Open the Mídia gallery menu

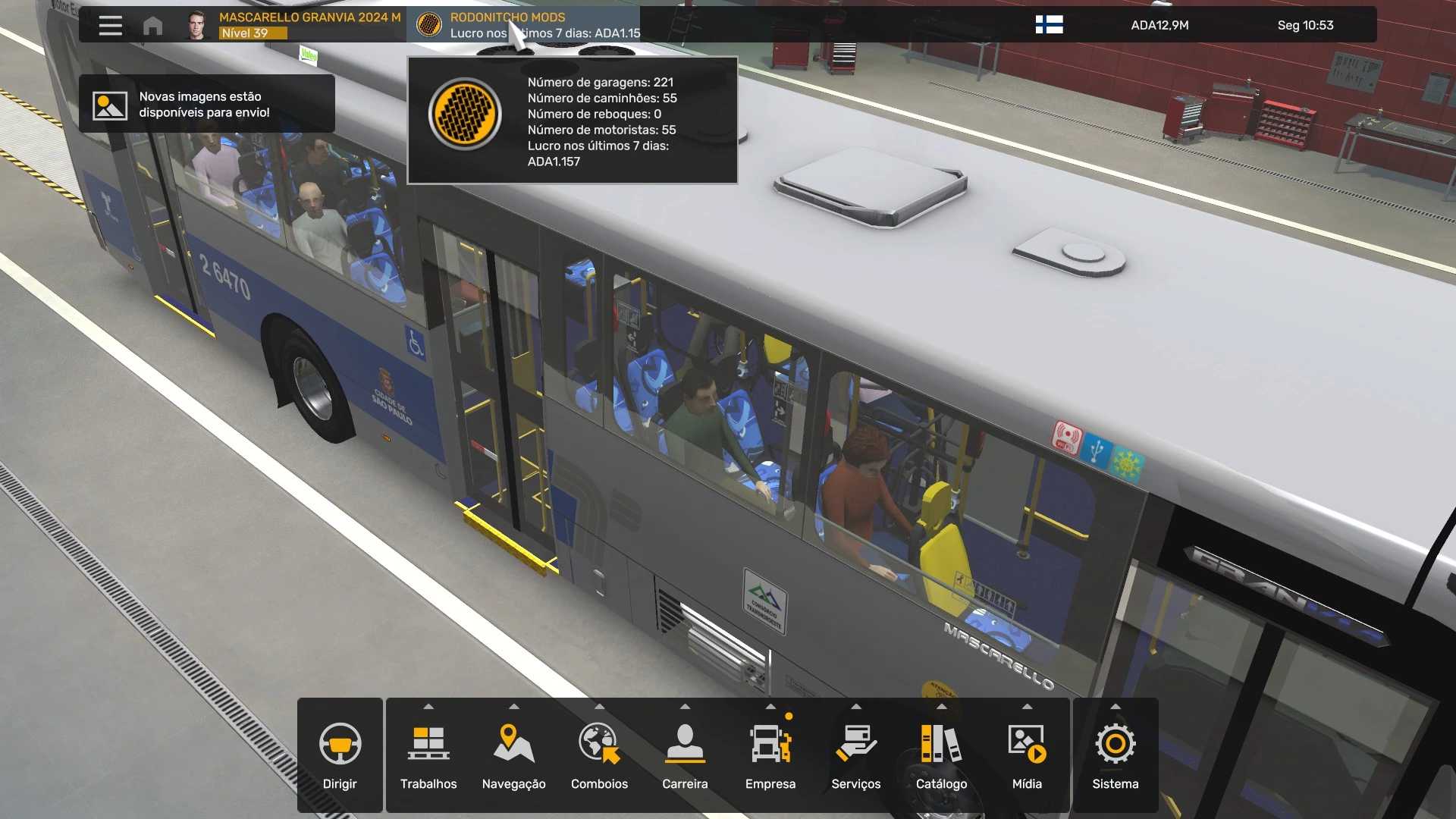(1027, 755)
